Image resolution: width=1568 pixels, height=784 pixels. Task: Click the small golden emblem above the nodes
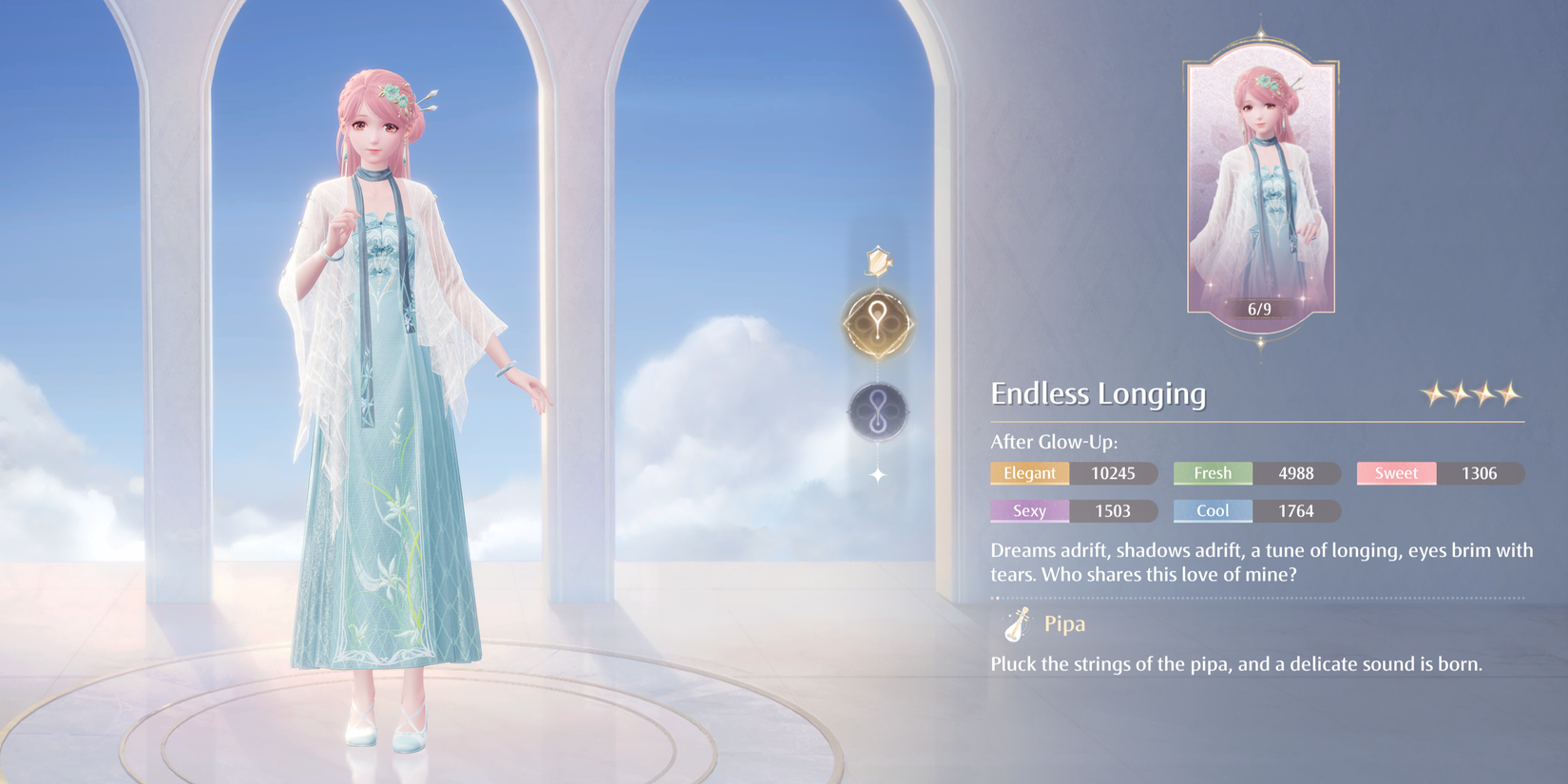tap(879, 261)
